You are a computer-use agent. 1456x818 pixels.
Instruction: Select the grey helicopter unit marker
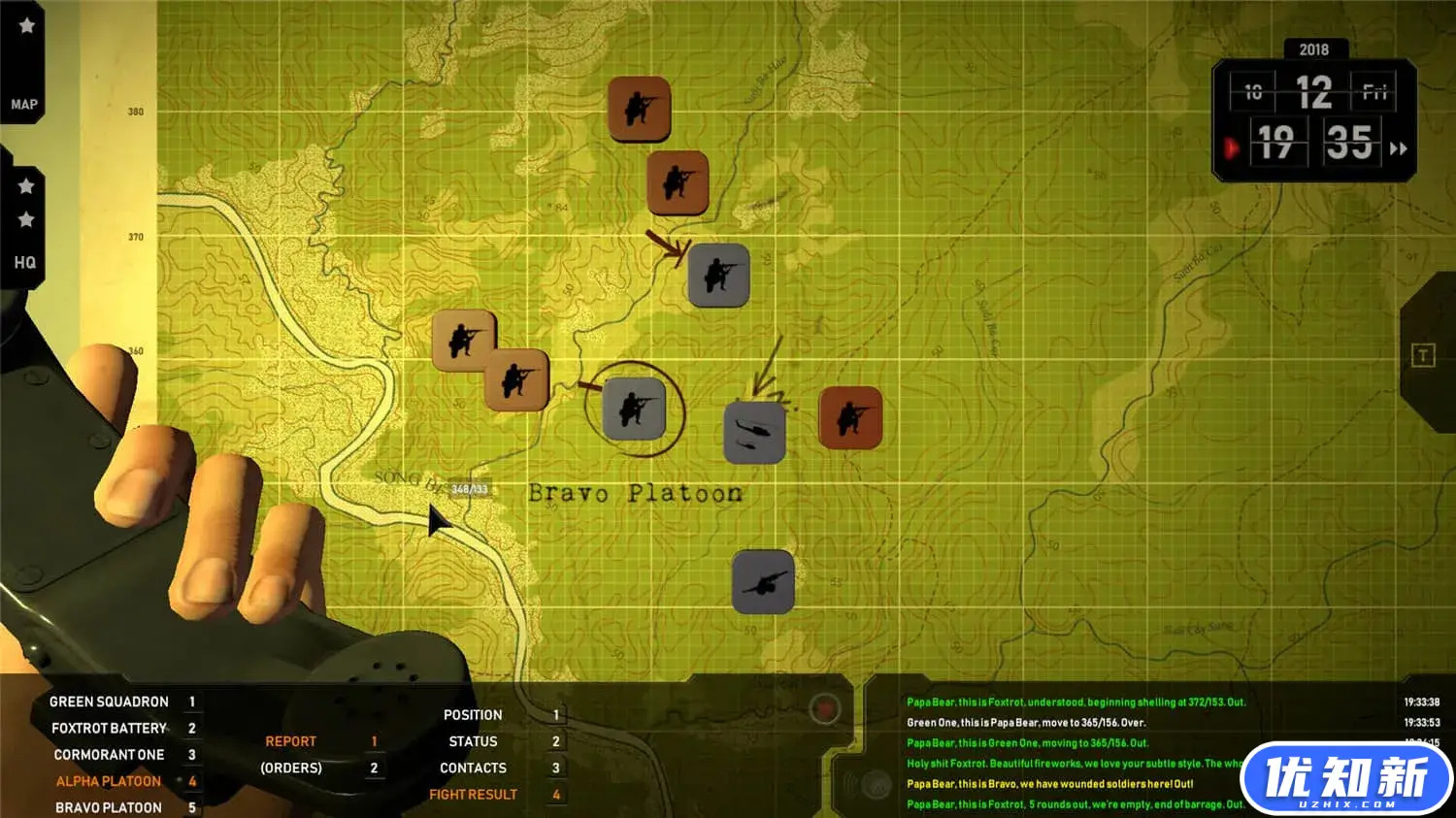point(754,433)
